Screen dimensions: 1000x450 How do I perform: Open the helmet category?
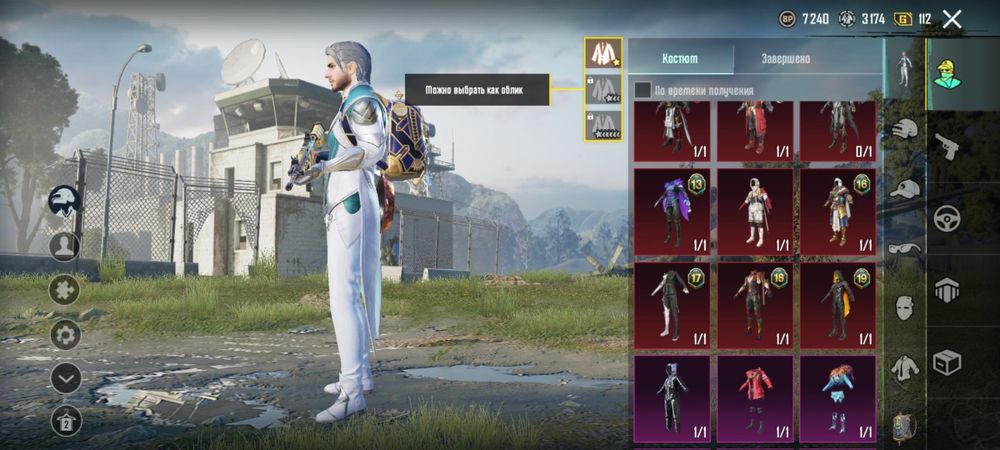click(x=905, y=130)
